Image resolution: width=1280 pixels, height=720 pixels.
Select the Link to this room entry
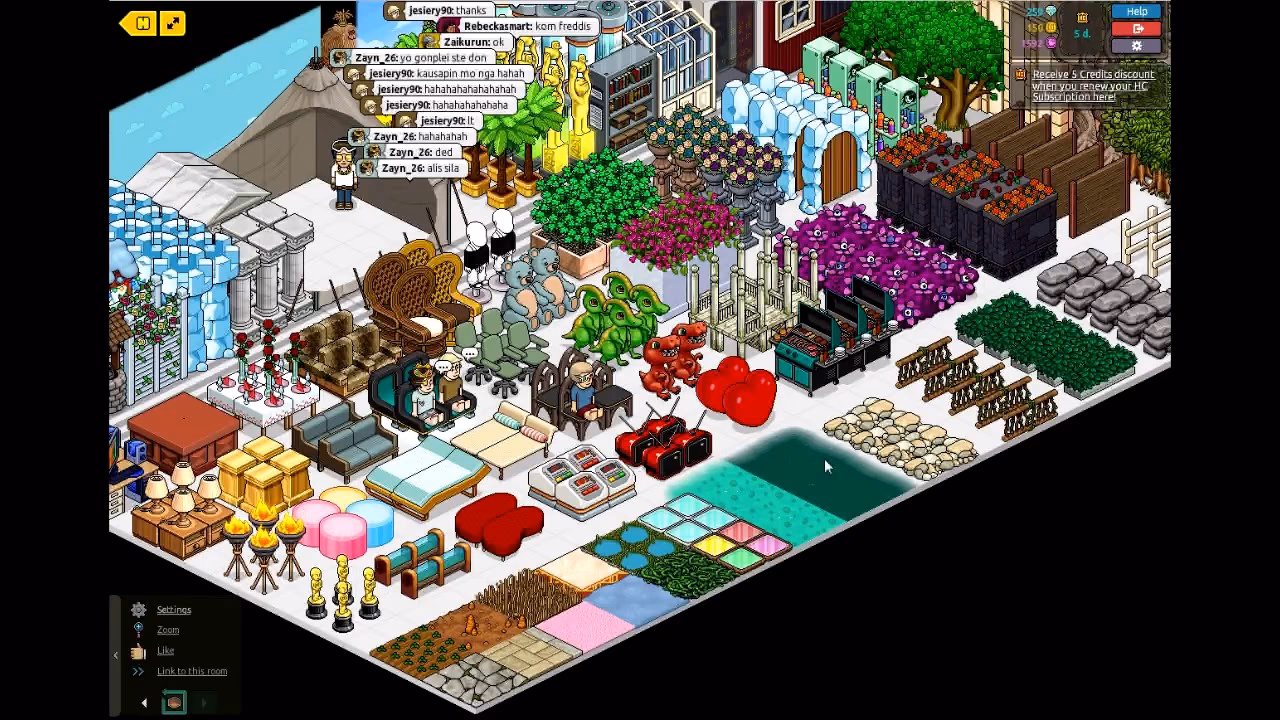192,671
